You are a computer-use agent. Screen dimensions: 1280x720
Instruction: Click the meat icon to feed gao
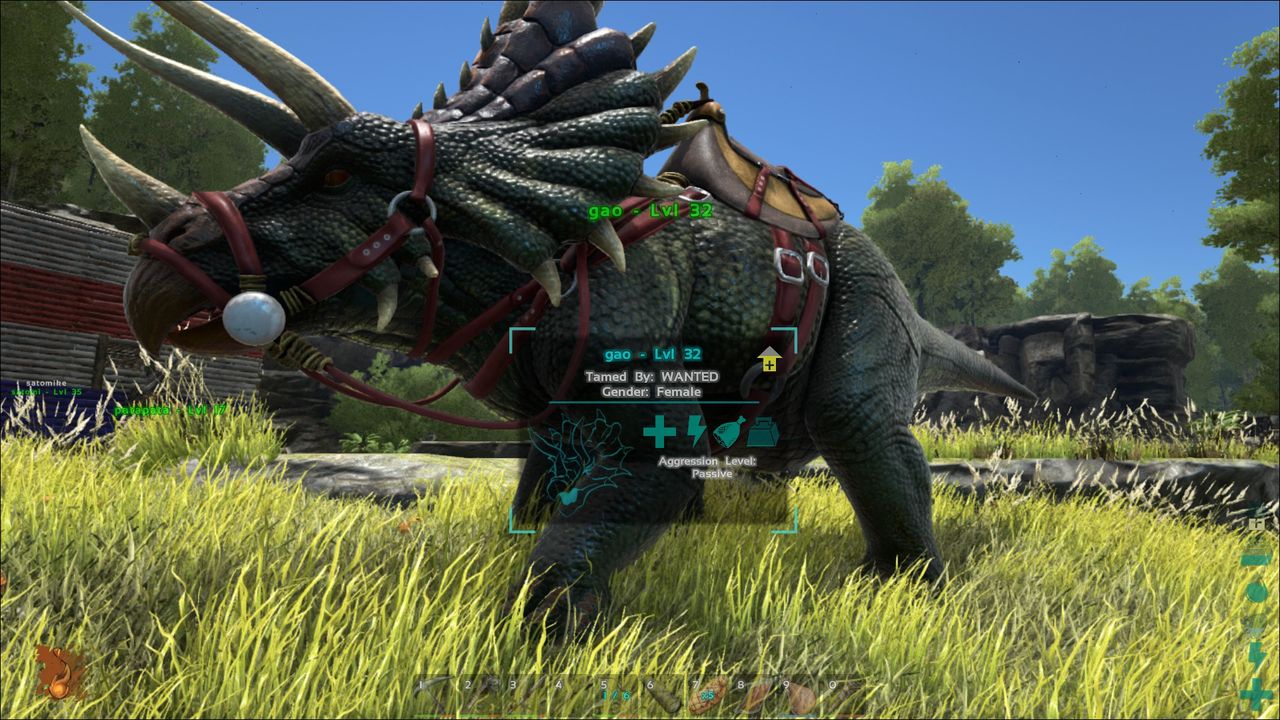tap(728, 430)
